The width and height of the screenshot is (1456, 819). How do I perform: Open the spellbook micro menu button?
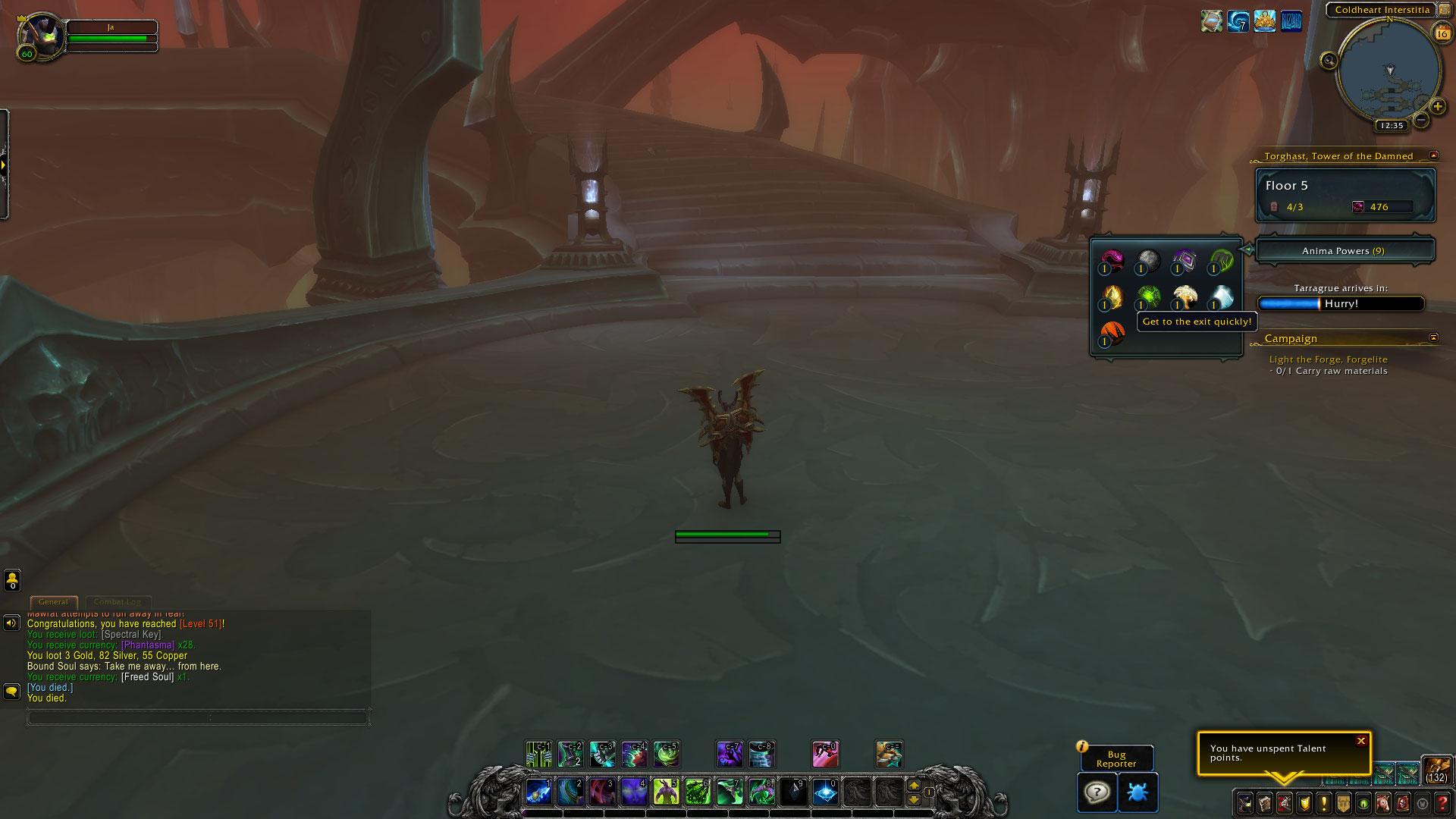click(1264, 803)
